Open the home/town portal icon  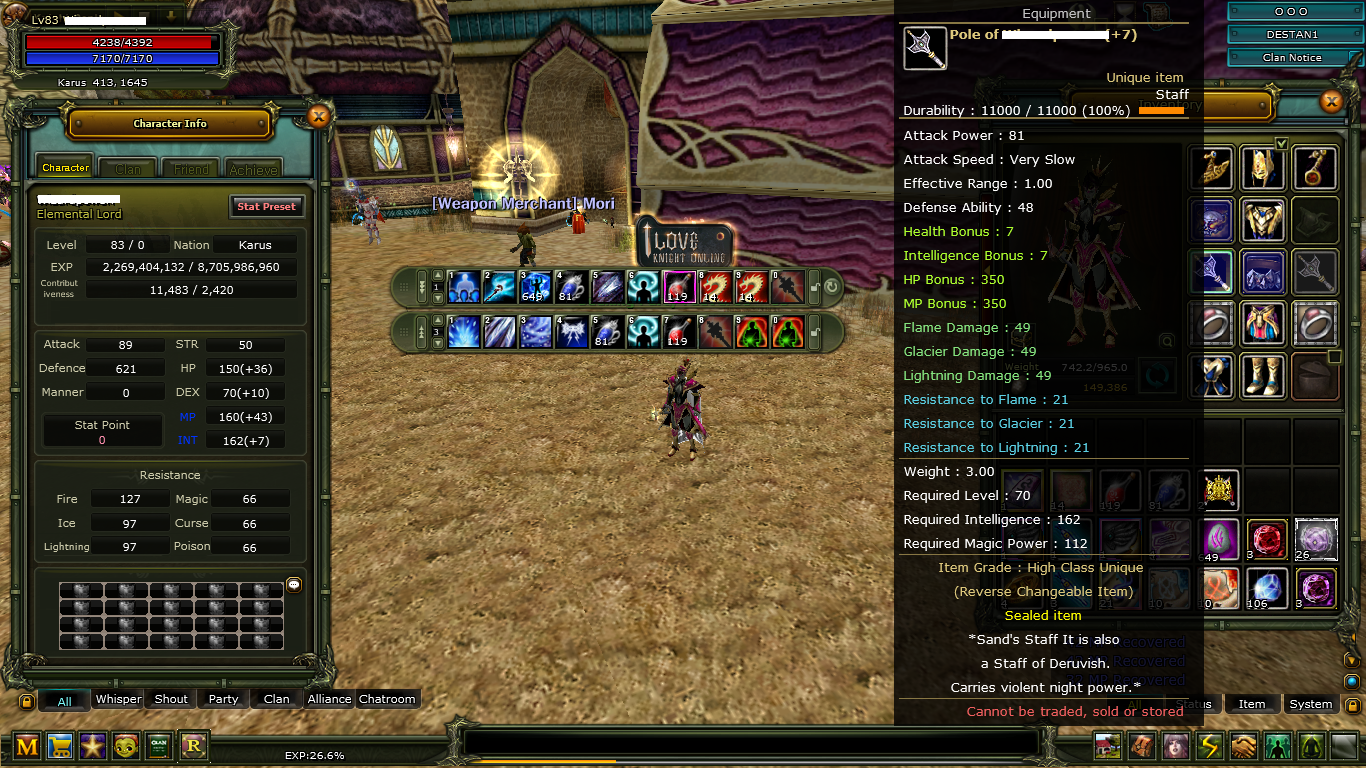(1108, 746)
